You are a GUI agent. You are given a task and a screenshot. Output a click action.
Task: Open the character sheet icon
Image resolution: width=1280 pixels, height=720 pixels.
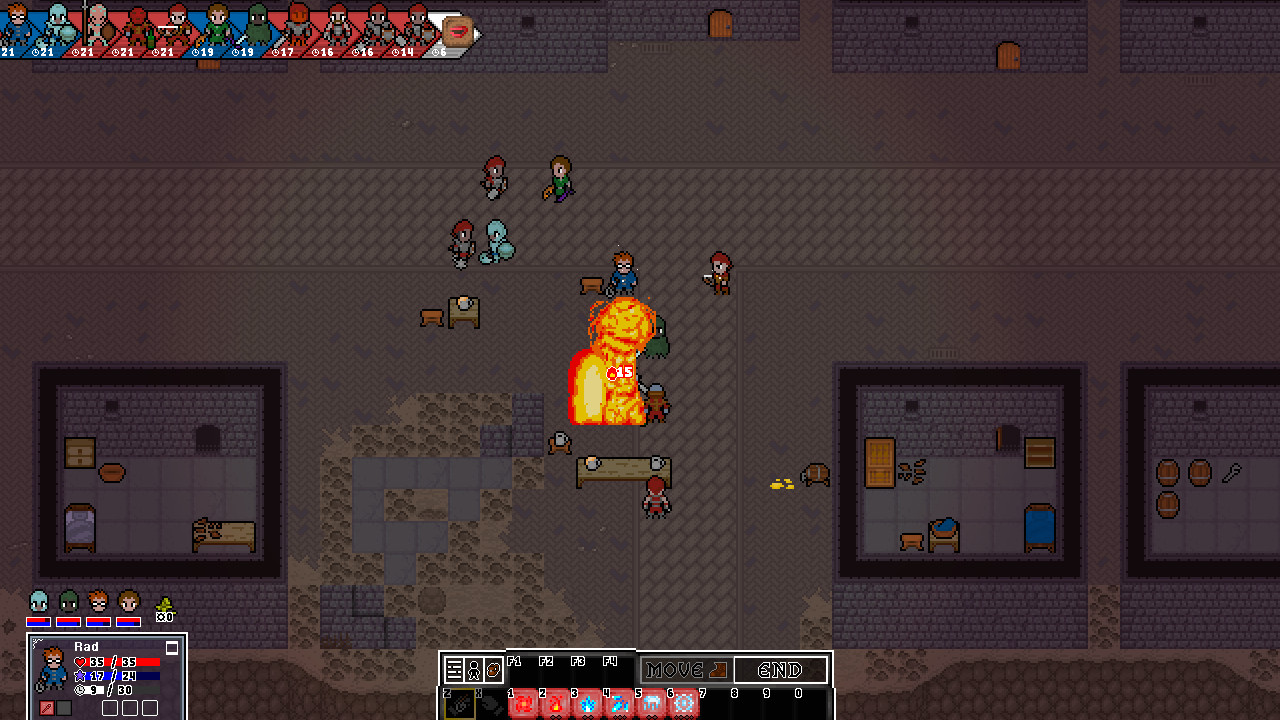pos(474,670)
